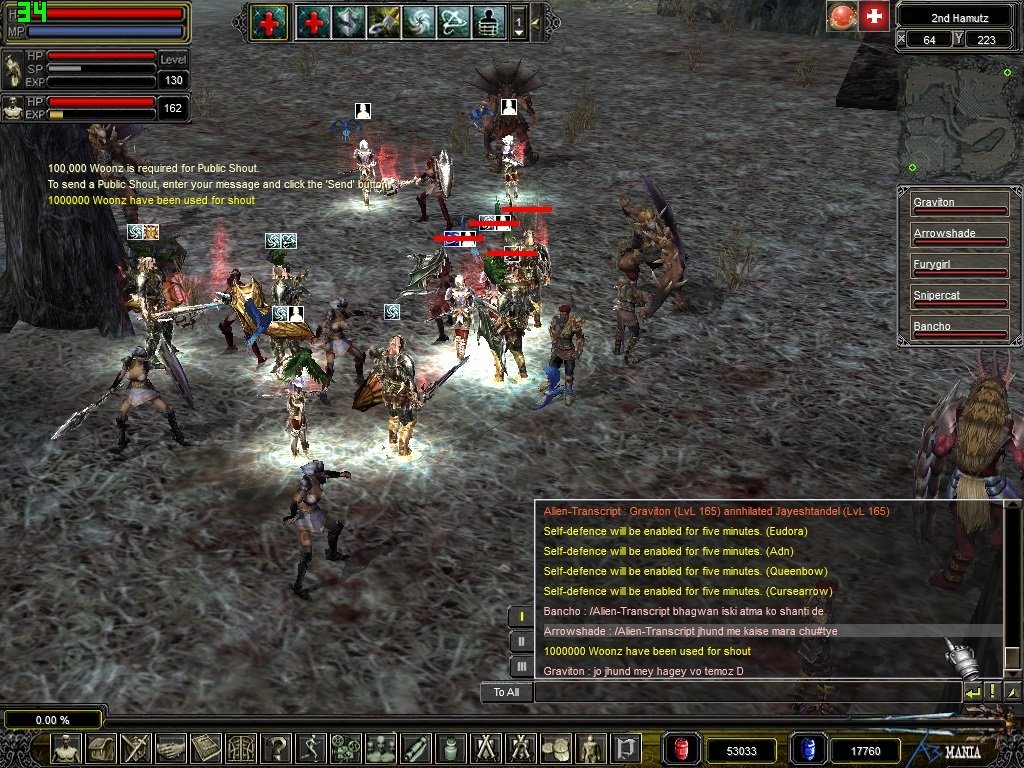
Task: Click the exclamation mark shout button
Action: click(992, 692)
